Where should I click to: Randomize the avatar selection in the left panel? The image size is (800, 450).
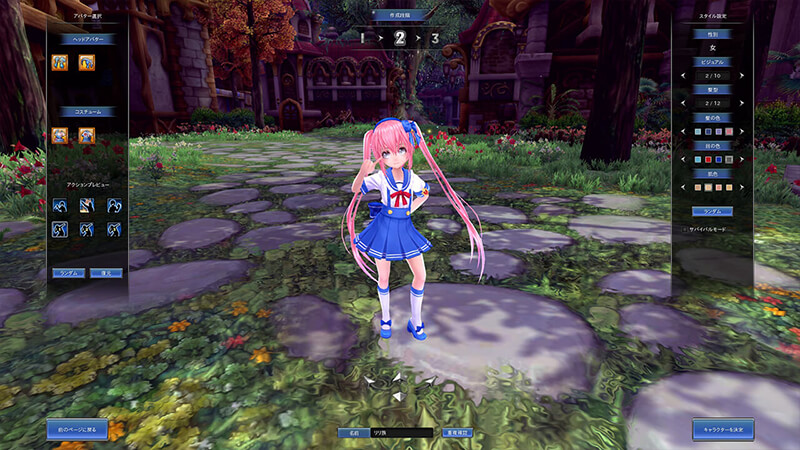[69, 272]
